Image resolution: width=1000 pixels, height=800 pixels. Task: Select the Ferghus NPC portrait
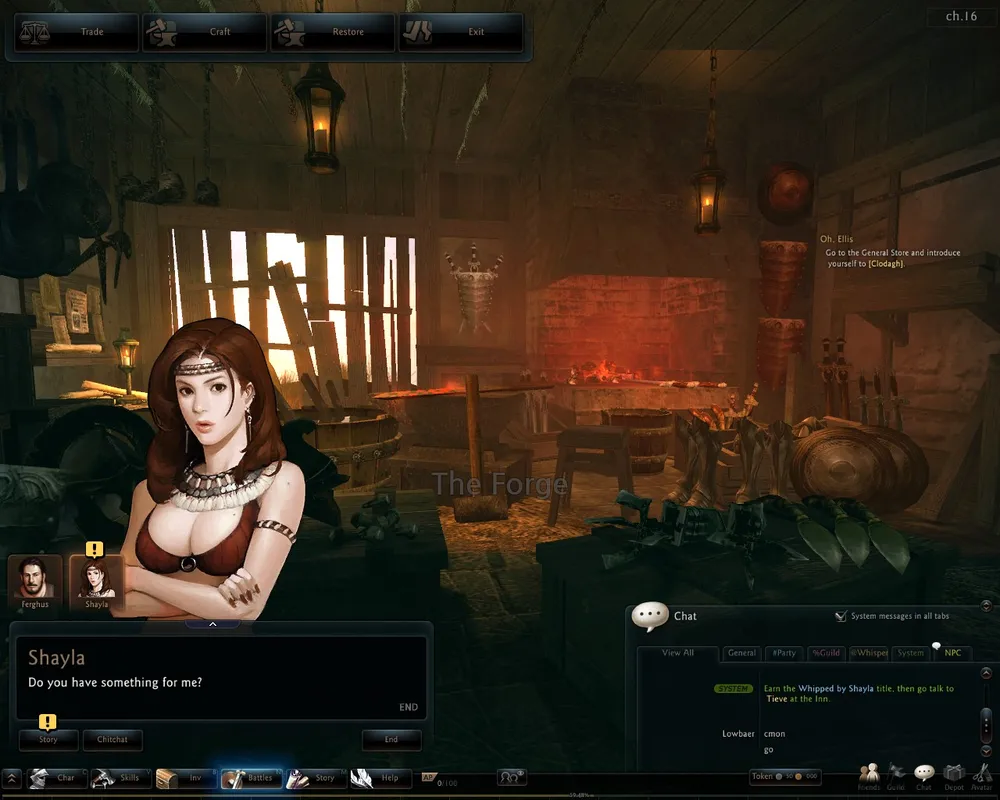pos(35,580)
